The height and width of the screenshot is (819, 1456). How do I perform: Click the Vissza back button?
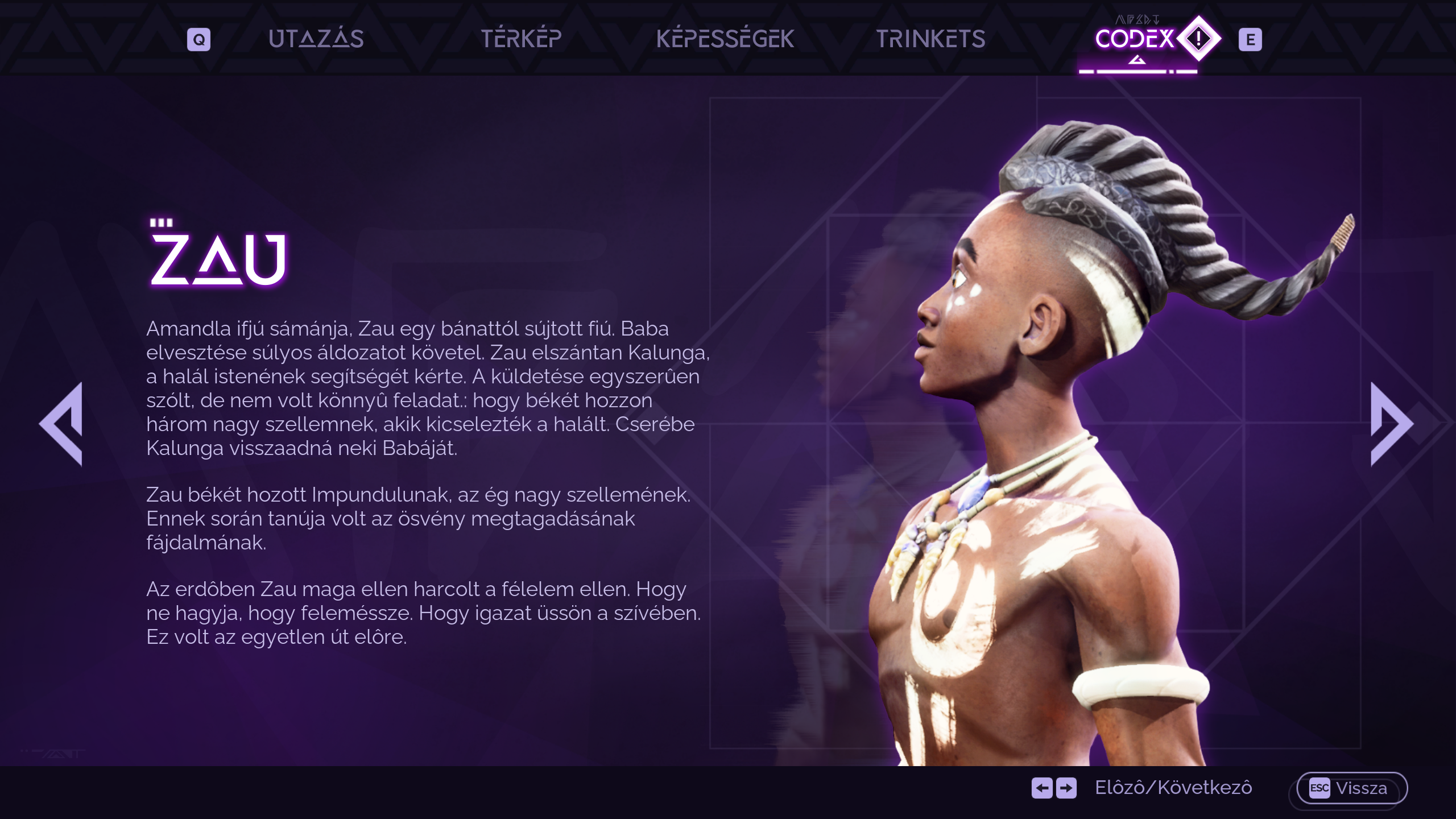point(1351,788)
